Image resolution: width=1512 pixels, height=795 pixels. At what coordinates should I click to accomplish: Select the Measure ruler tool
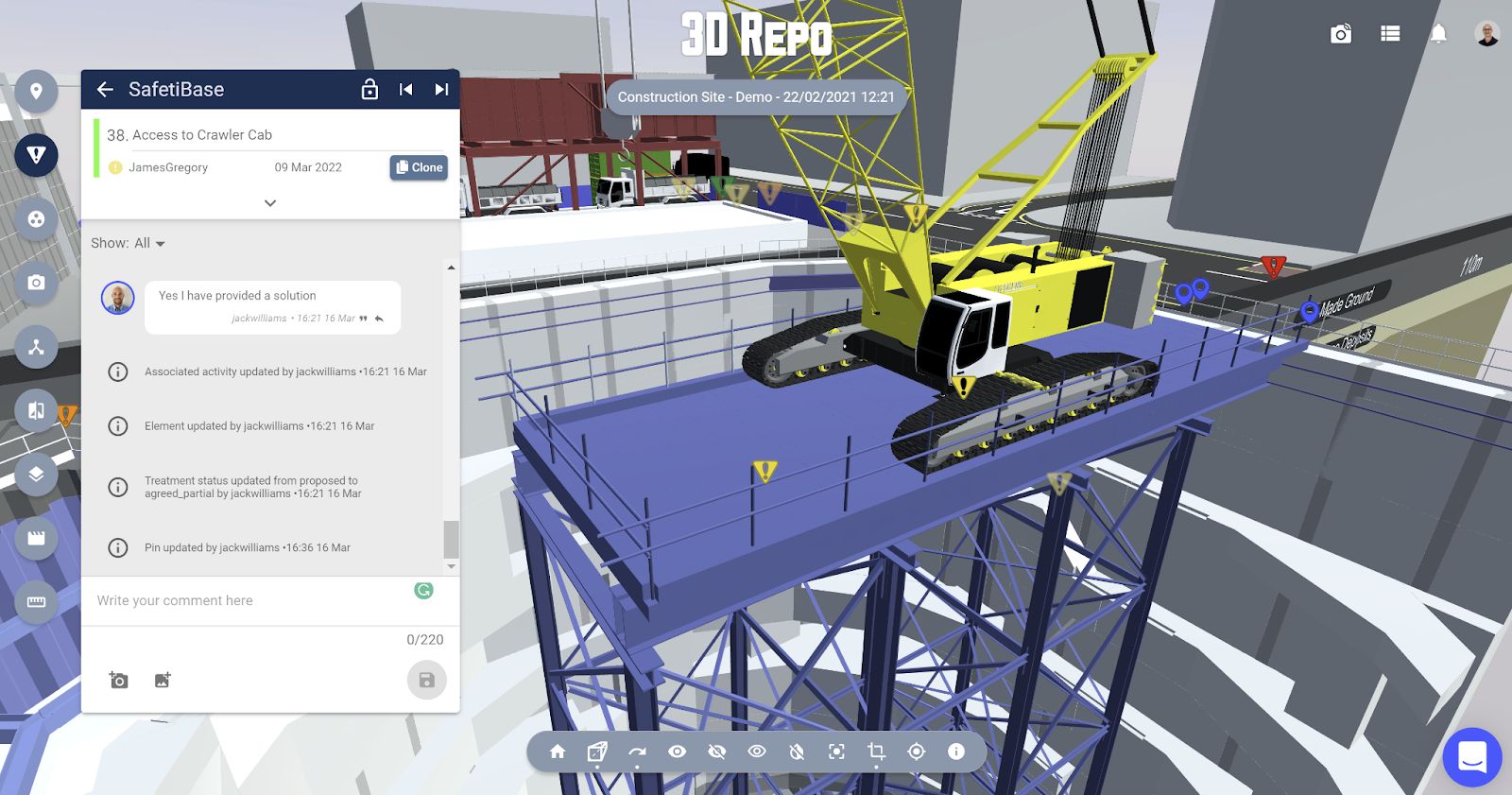[x=36, y=602]
